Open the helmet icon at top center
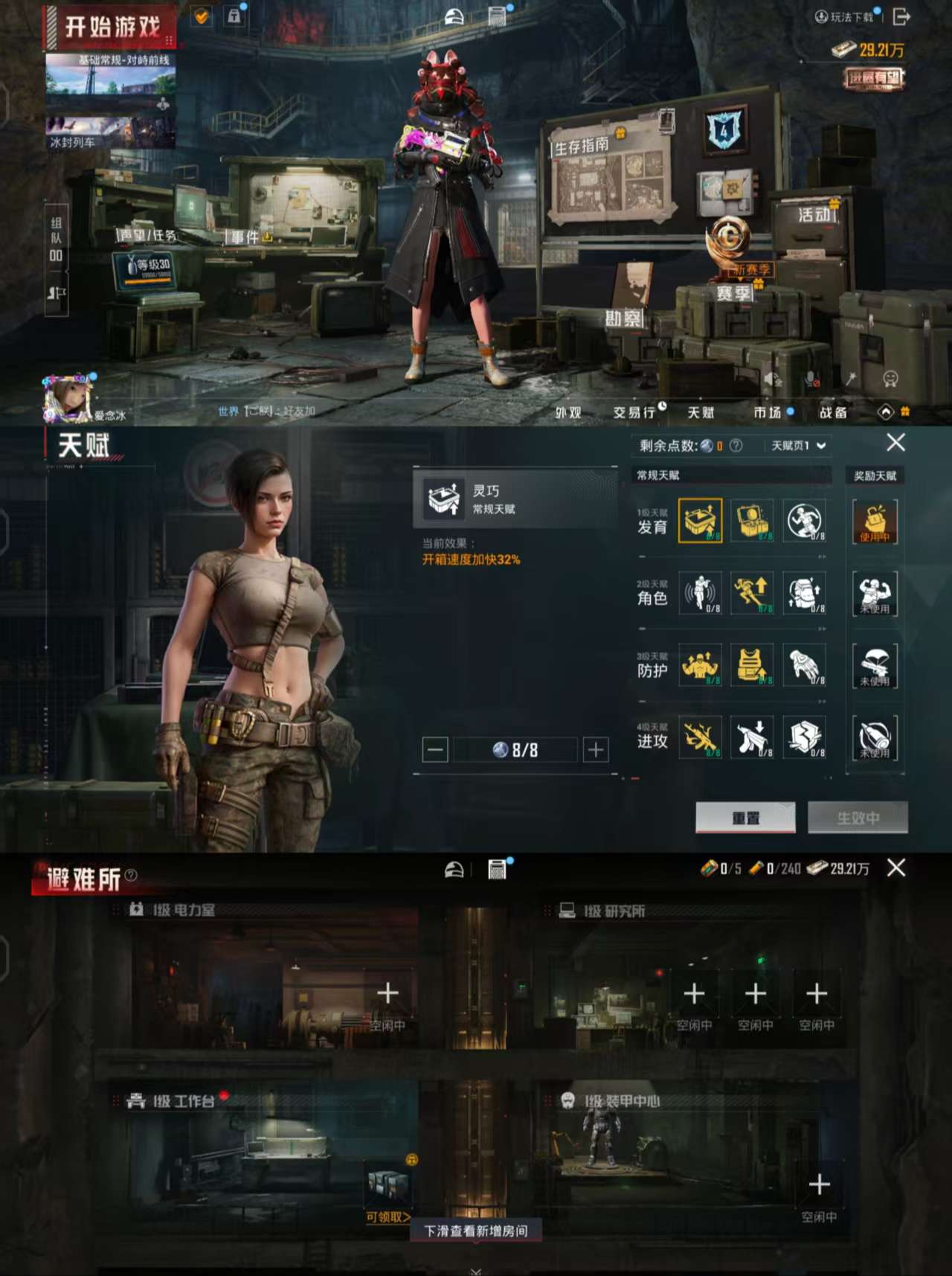Viewport: 952px width, 1276px height. pos(454,15)
